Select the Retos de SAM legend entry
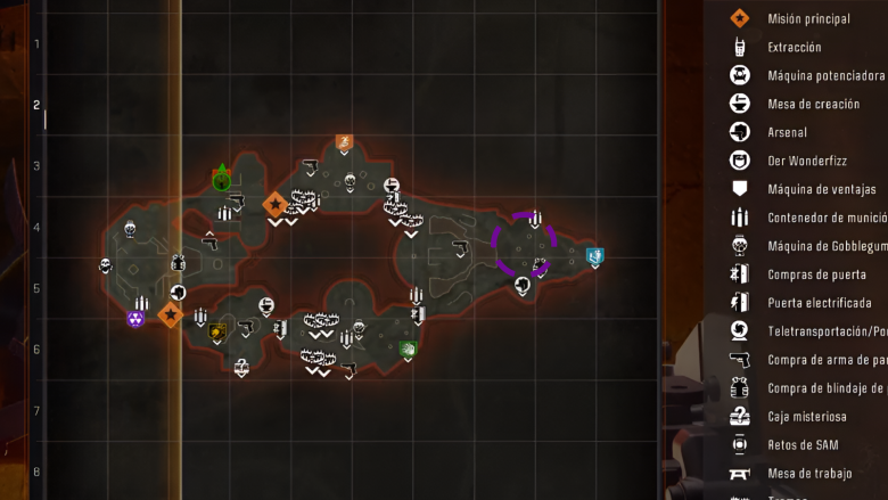 pyautogui.click(x=802, y=444)
